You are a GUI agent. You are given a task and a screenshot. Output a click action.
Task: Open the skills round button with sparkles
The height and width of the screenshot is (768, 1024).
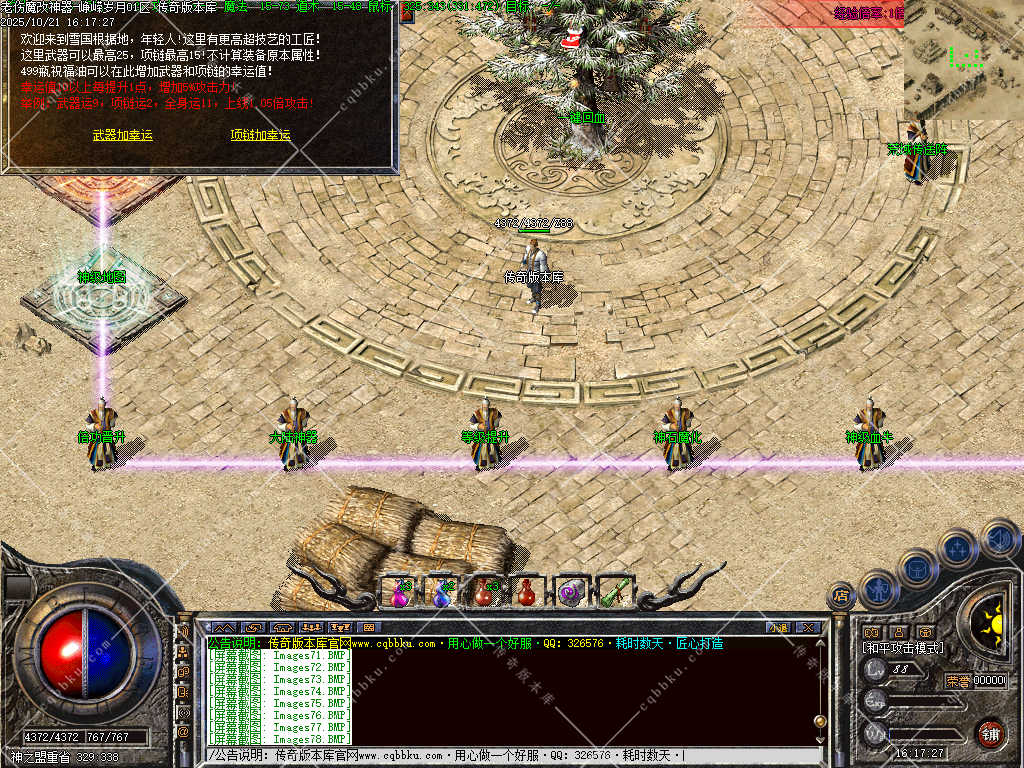coord(957,548)
